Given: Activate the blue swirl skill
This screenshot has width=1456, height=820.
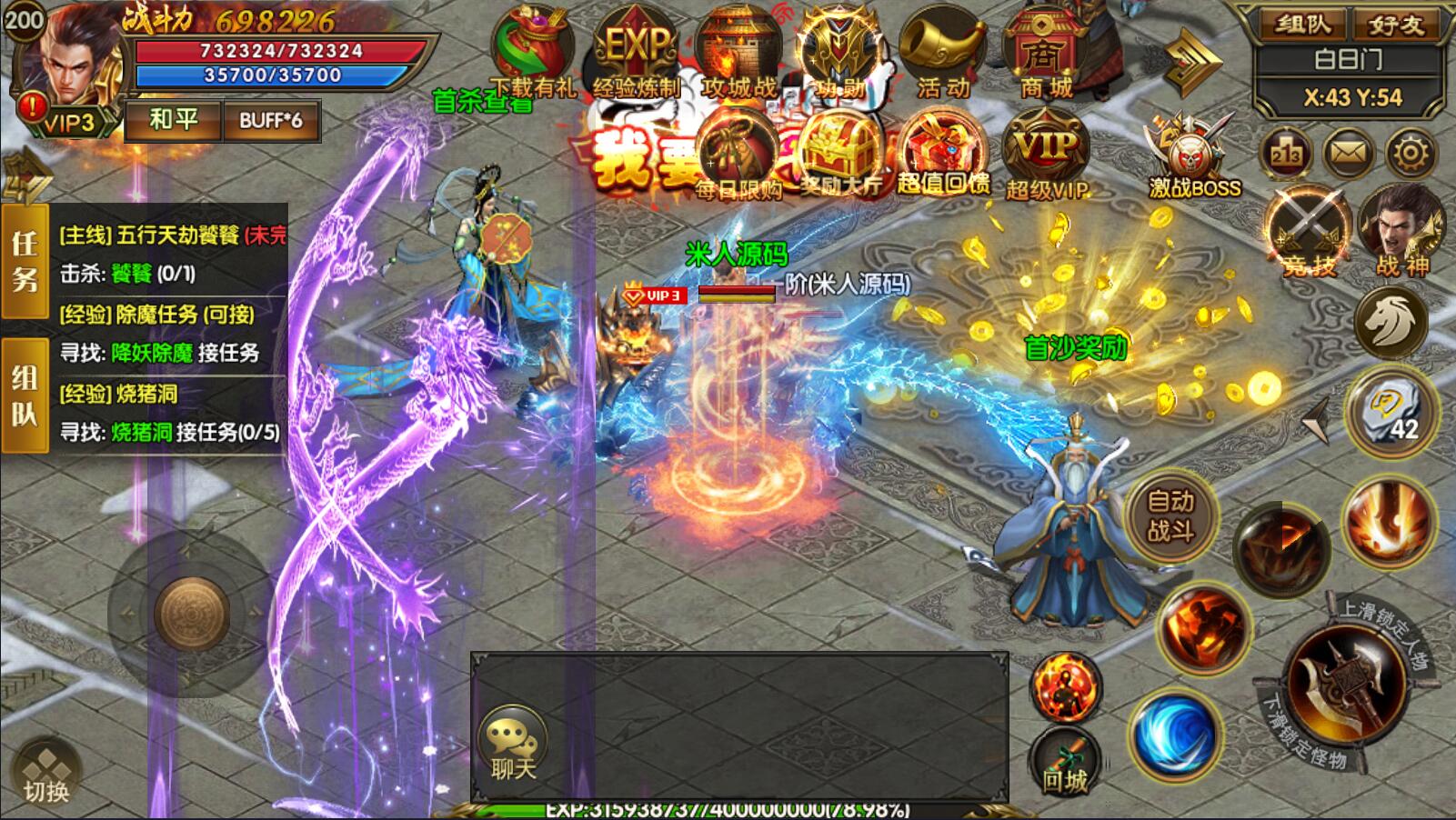Looking at the screenshot, I should coord(1173,735).
